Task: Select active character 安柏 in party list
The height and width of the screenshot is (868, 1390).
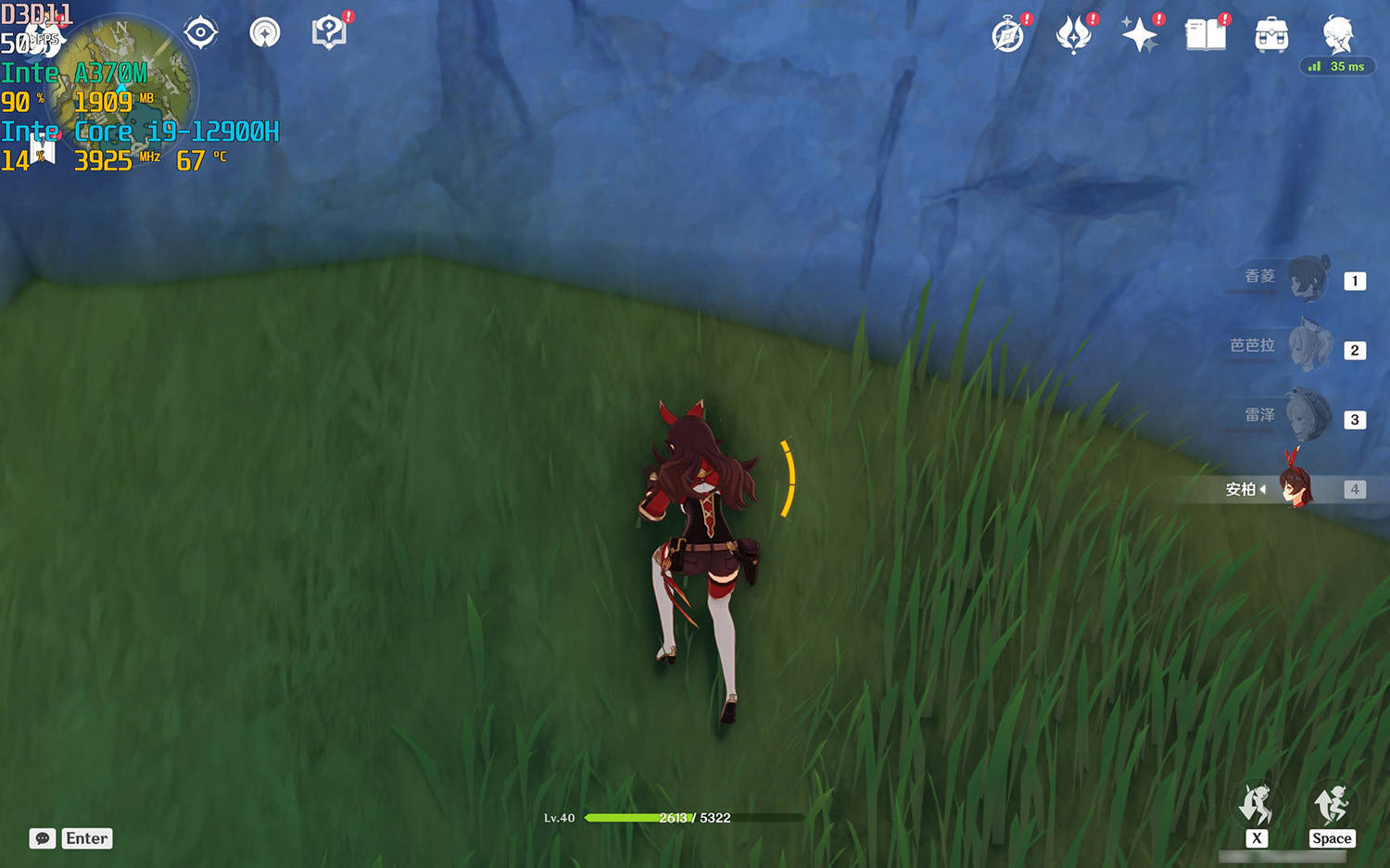Action: pos(1295,488)
